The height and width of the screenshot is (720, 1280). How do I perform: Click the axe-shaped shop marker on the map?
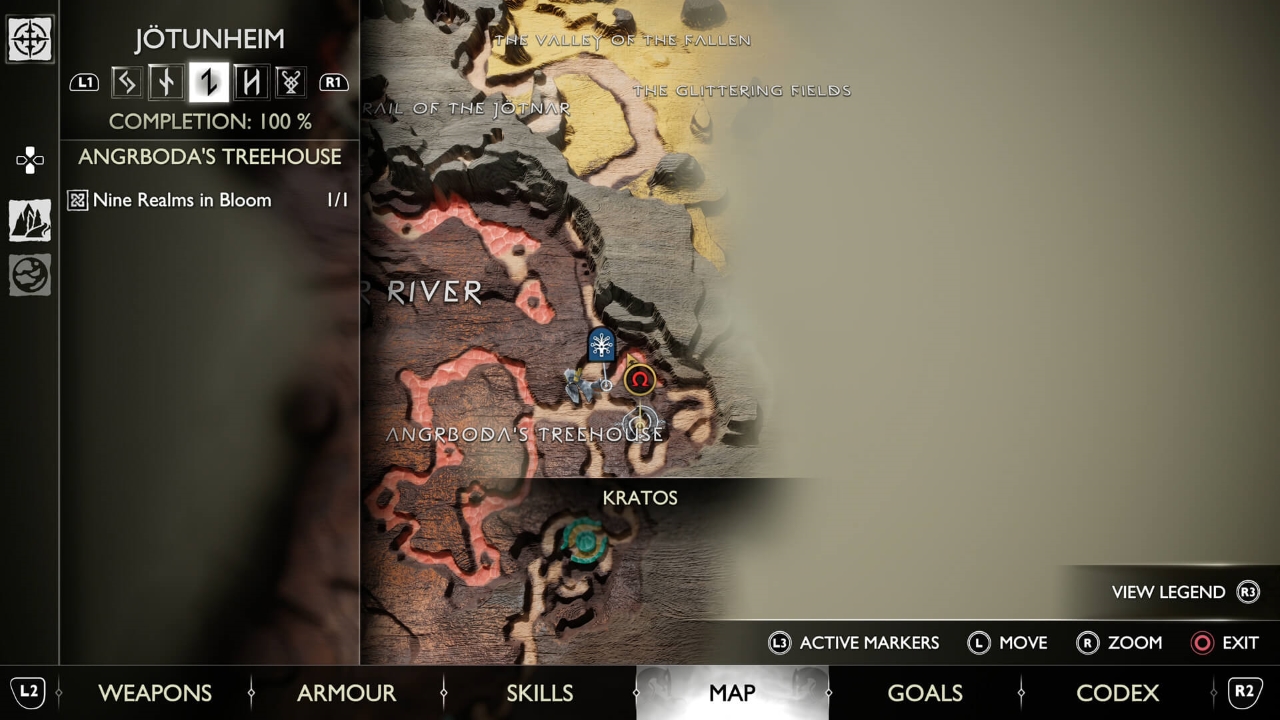click(x=578, y=384)
